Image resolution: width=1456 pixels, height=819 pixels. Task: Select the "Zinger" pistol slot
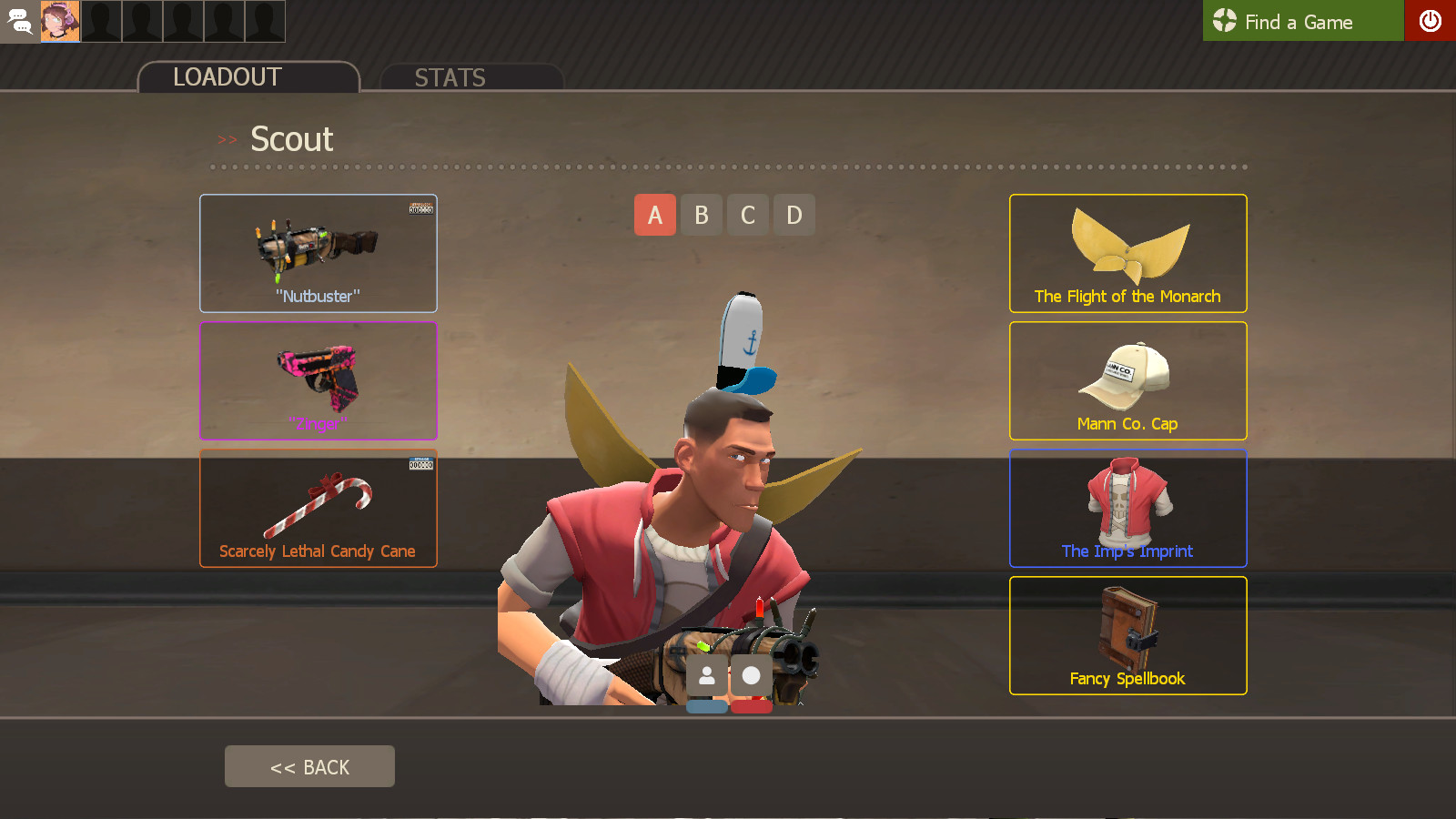(x=318, y=380)
